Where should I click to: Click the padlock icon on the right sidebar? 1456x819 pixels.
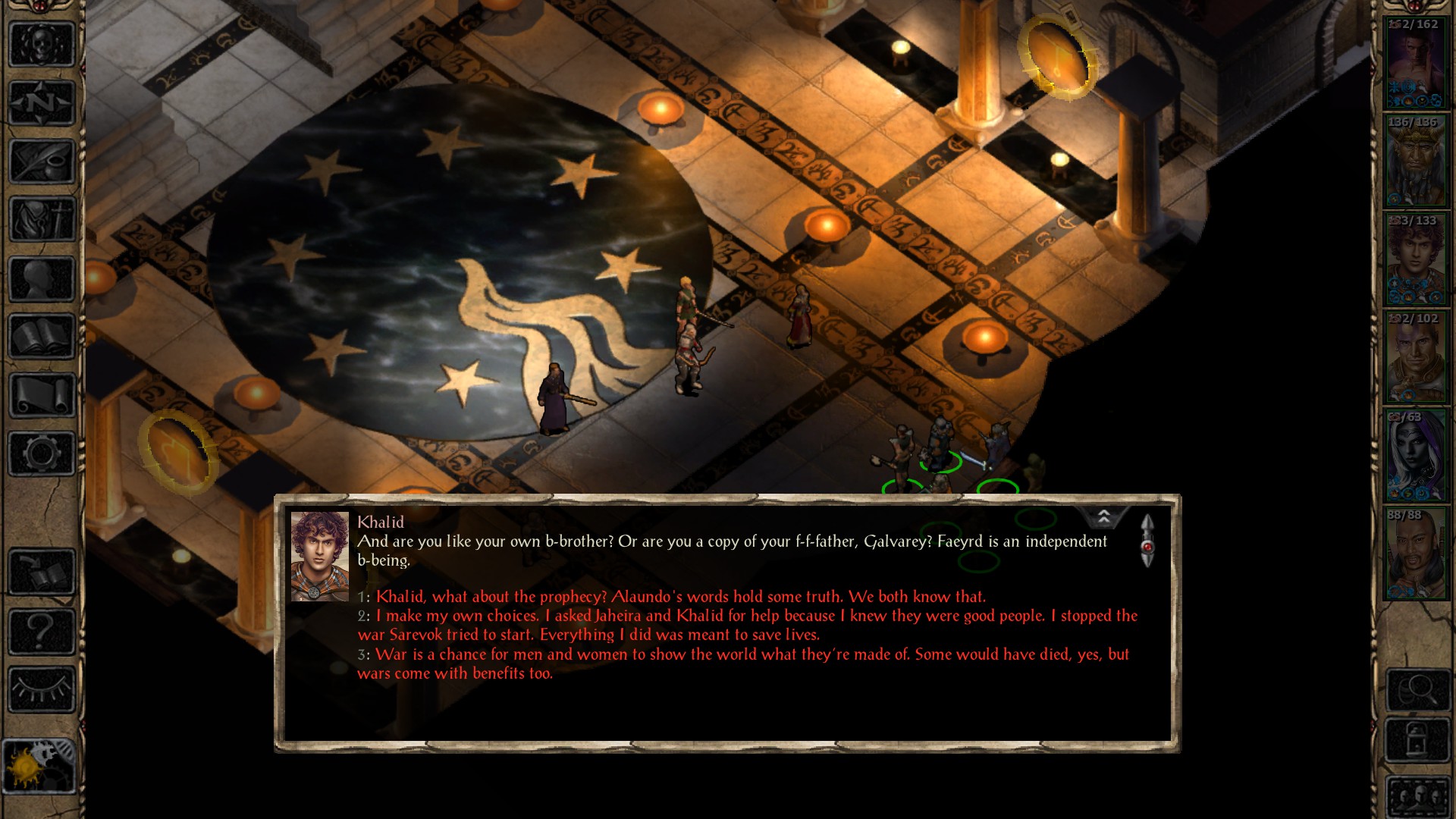(x=1417, y=736)
